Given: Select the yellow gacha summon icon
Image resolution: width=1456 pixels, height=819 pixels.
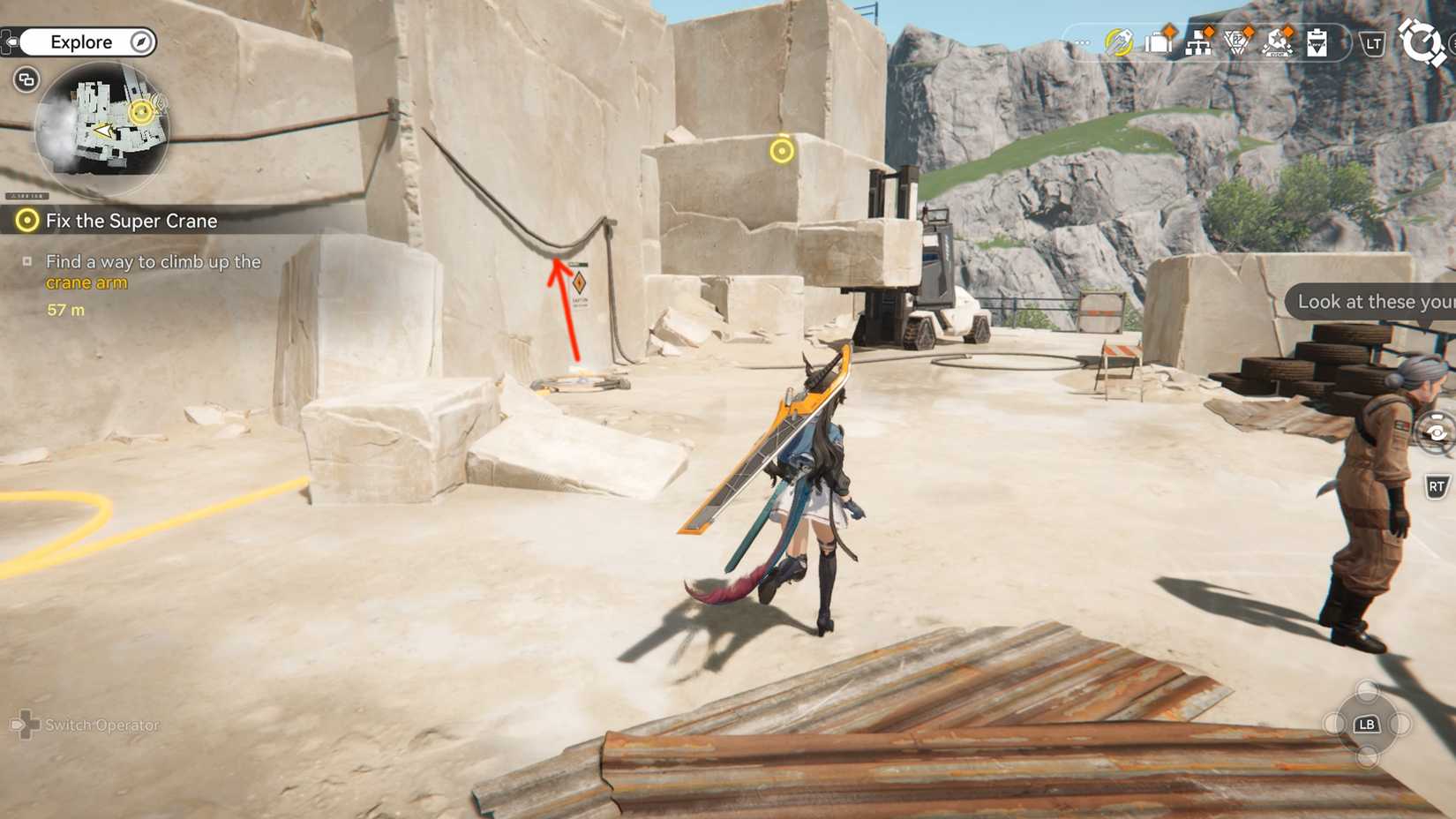Looking at the screenshot, I should [1117, 41].
